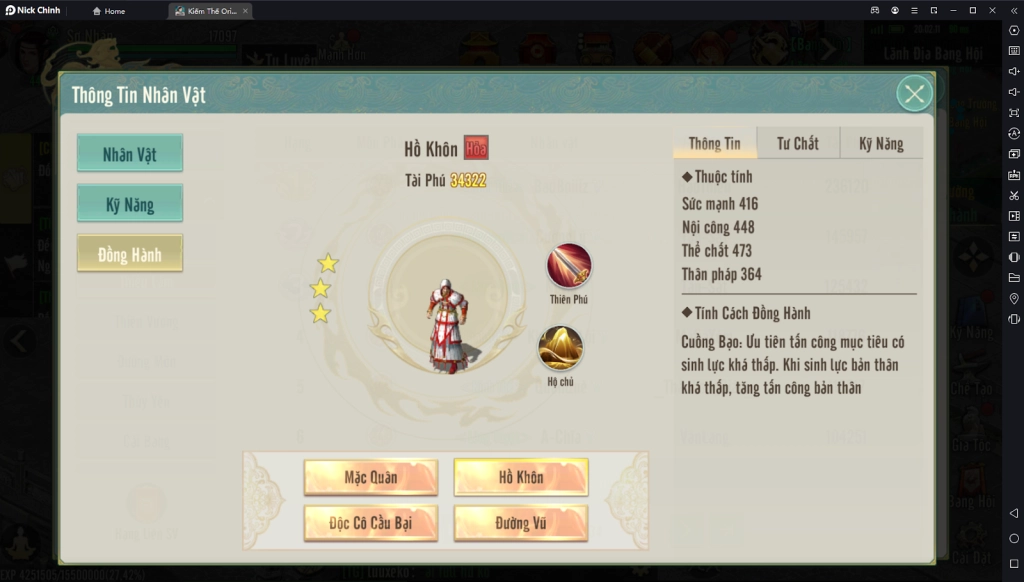Click the Thiên Phú skill icon
The height and width of the screenshot is (582, 1024).
click(x=569, y=267)
